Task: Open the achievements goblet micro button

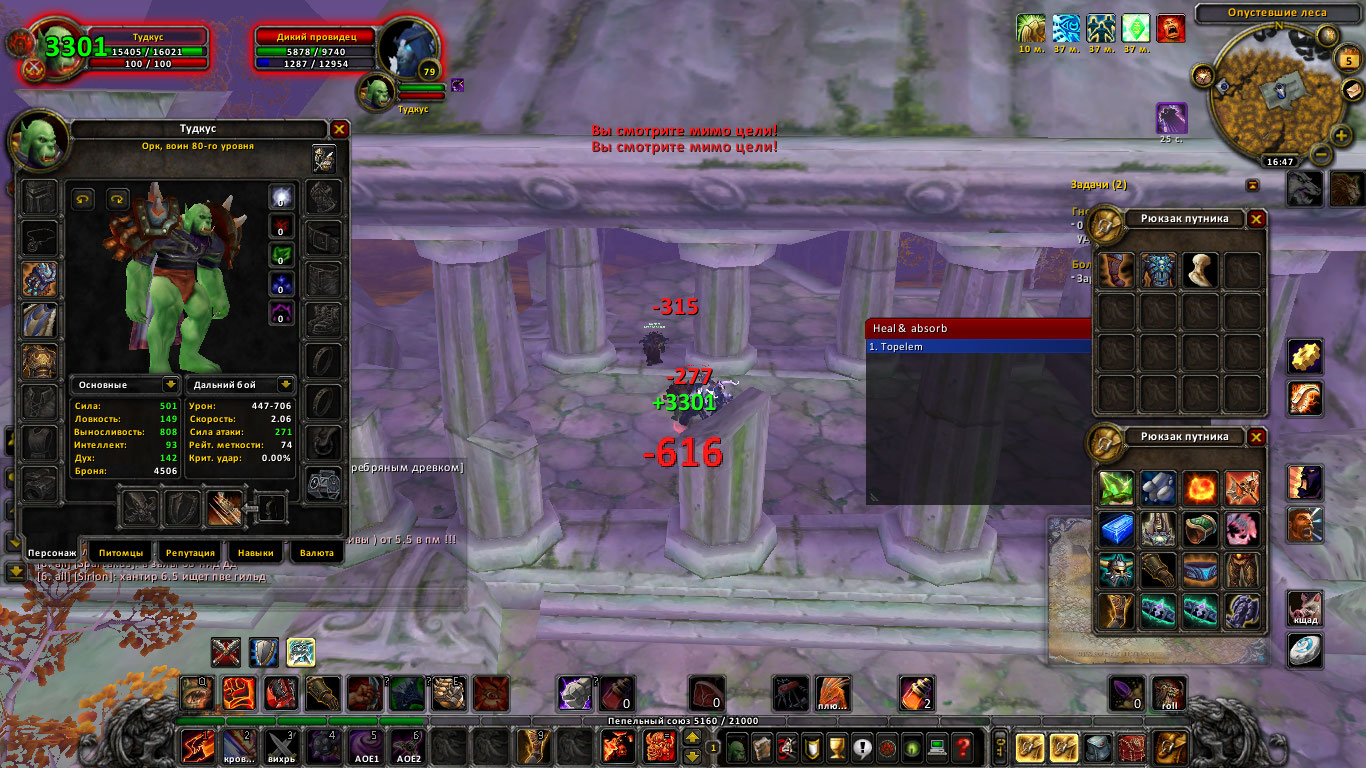Action: point(837,747)
